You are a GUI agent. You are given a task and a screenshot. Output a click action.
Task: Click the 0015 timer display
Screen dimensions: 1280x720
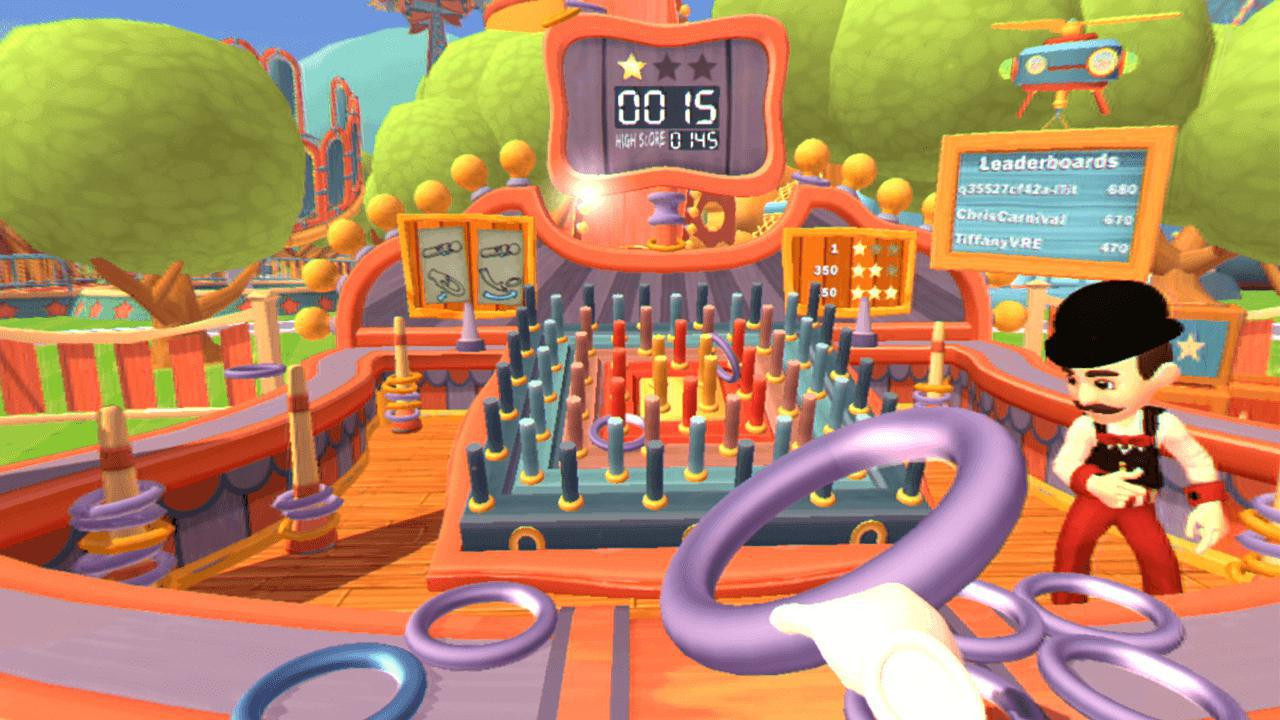point(665,107)
